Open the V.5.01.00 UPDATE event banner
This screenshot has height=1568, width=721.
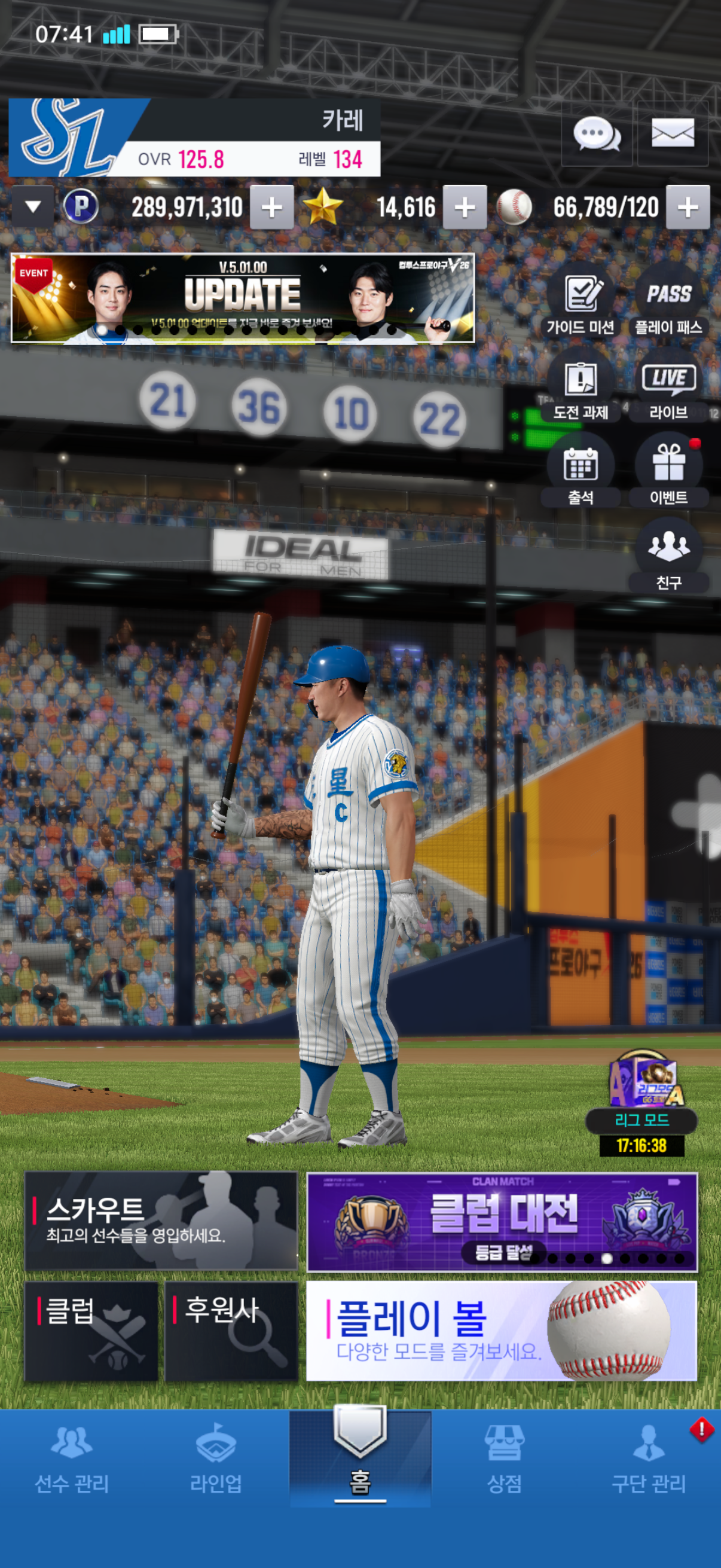[242, 298]
